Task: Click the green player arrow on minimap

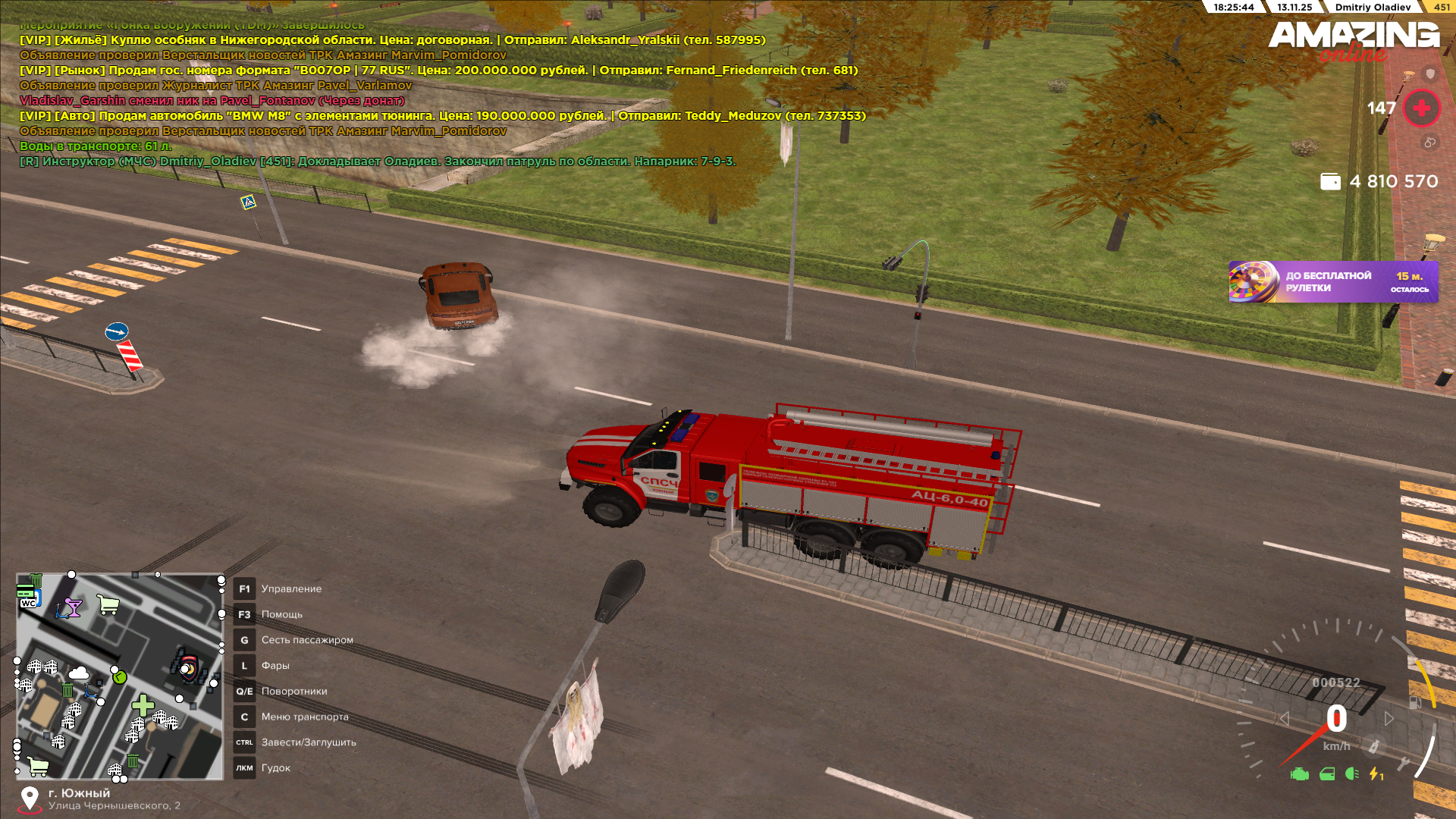Action: [x=119, y=676]
